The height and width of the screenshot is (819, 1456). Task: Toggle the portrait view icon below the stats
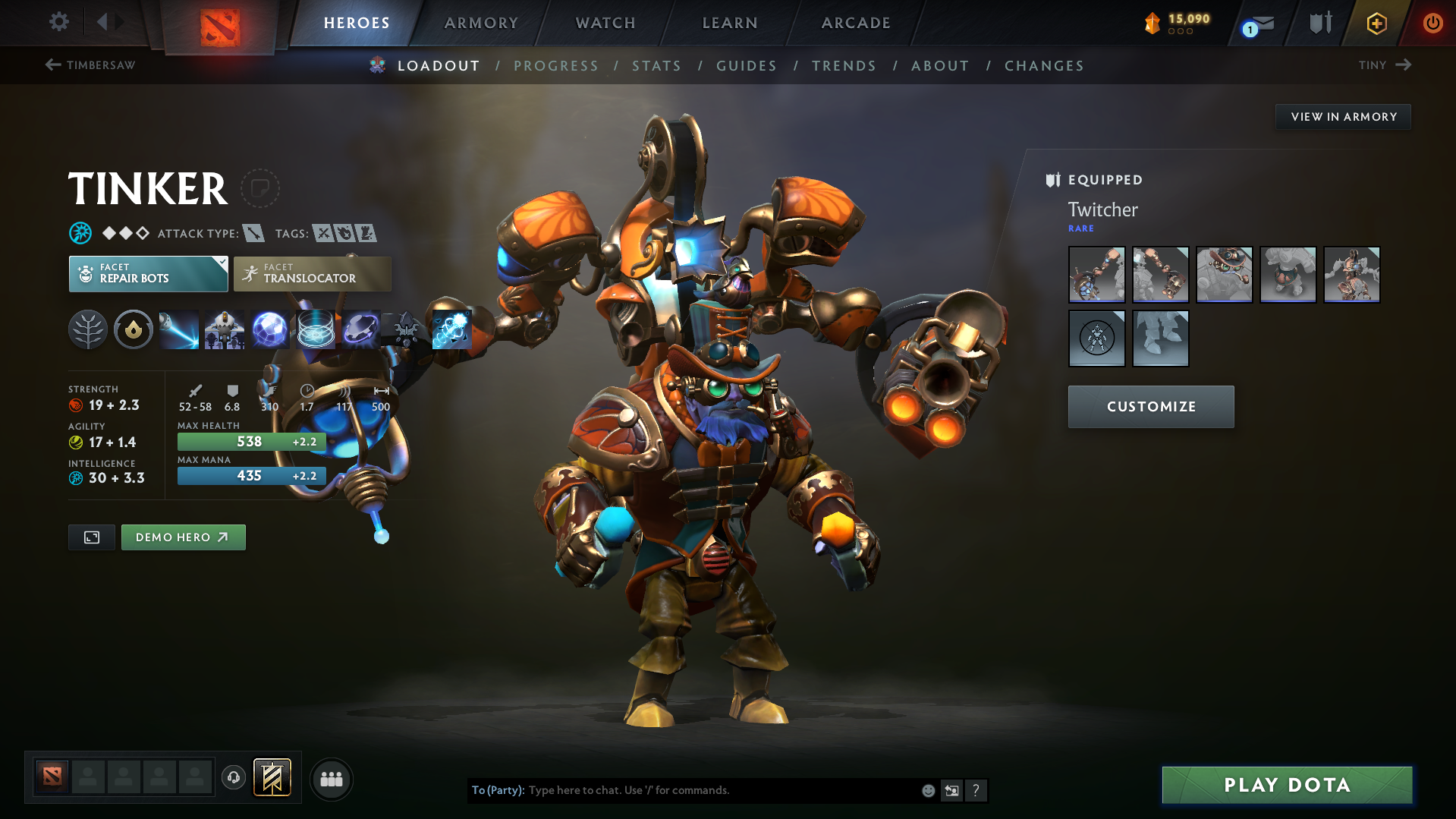pyautogui.click(x=91, y=537)
